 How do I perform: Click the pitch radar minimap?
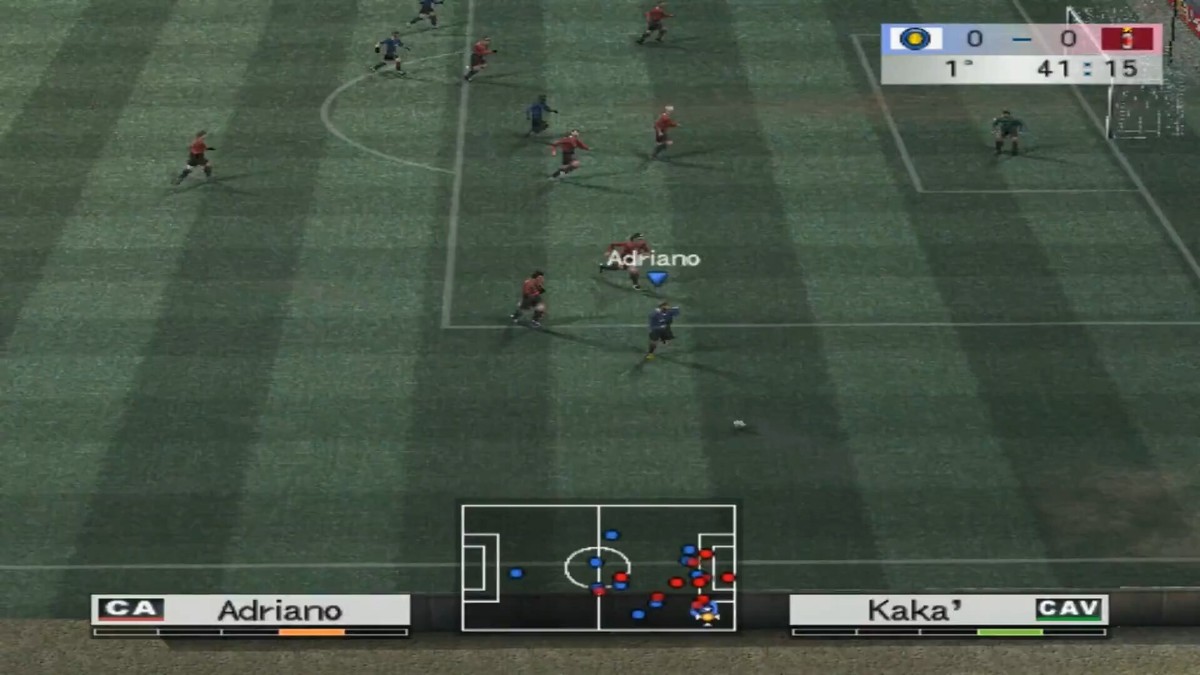click(x=598, y=566)
